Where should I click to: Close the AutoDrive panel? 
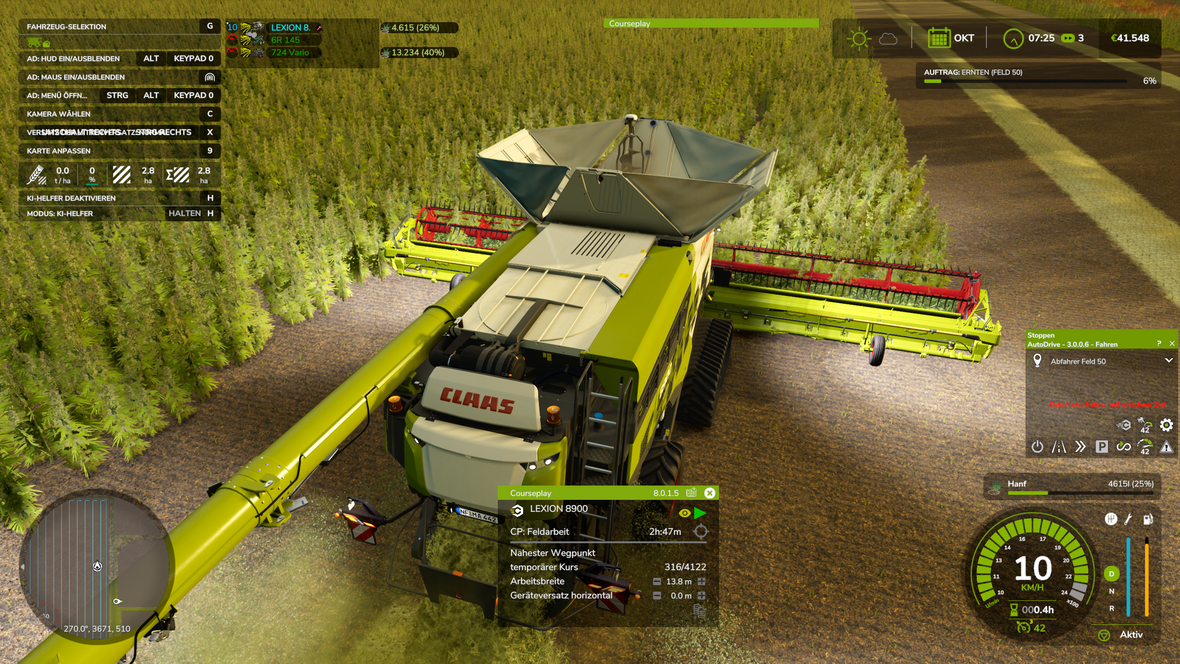pyautogui.click(x=1172, y=344)
